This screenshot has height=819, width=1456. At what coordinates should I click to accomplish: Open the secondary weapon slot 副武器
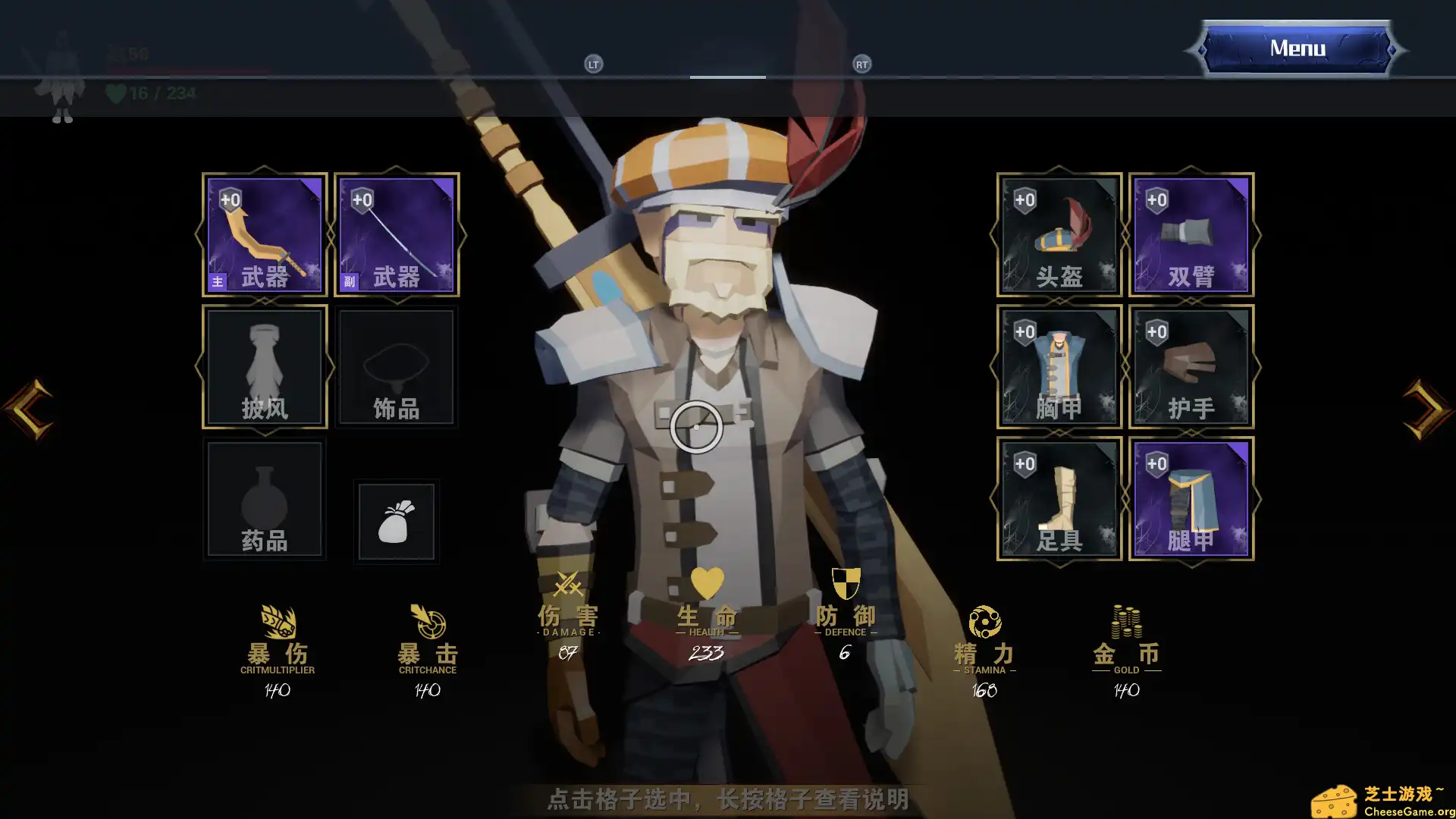(396, 235)
